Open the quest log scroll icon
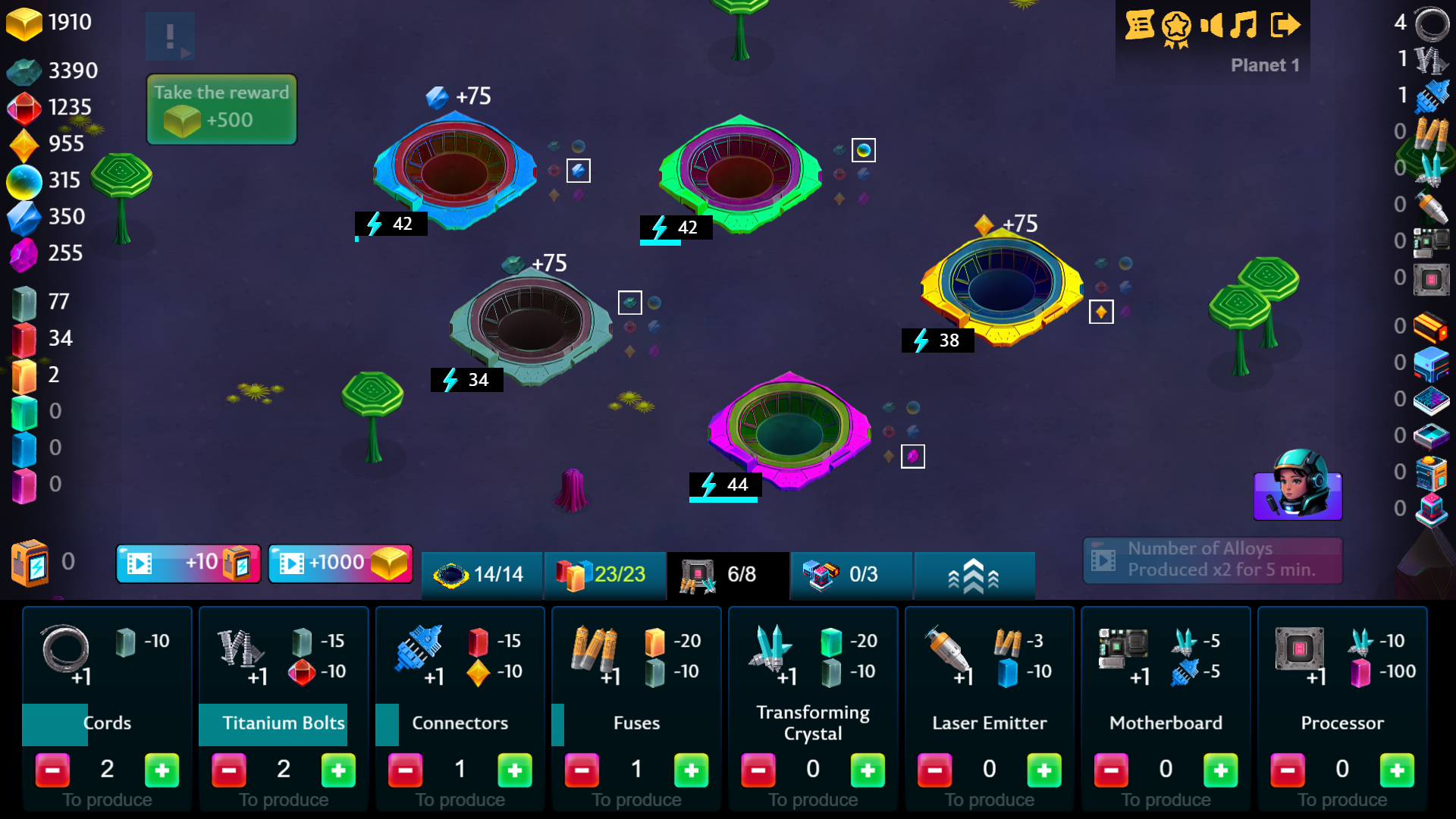Screen dimensions: 1456x819 pyautogui.click(x=1138, y=24)
